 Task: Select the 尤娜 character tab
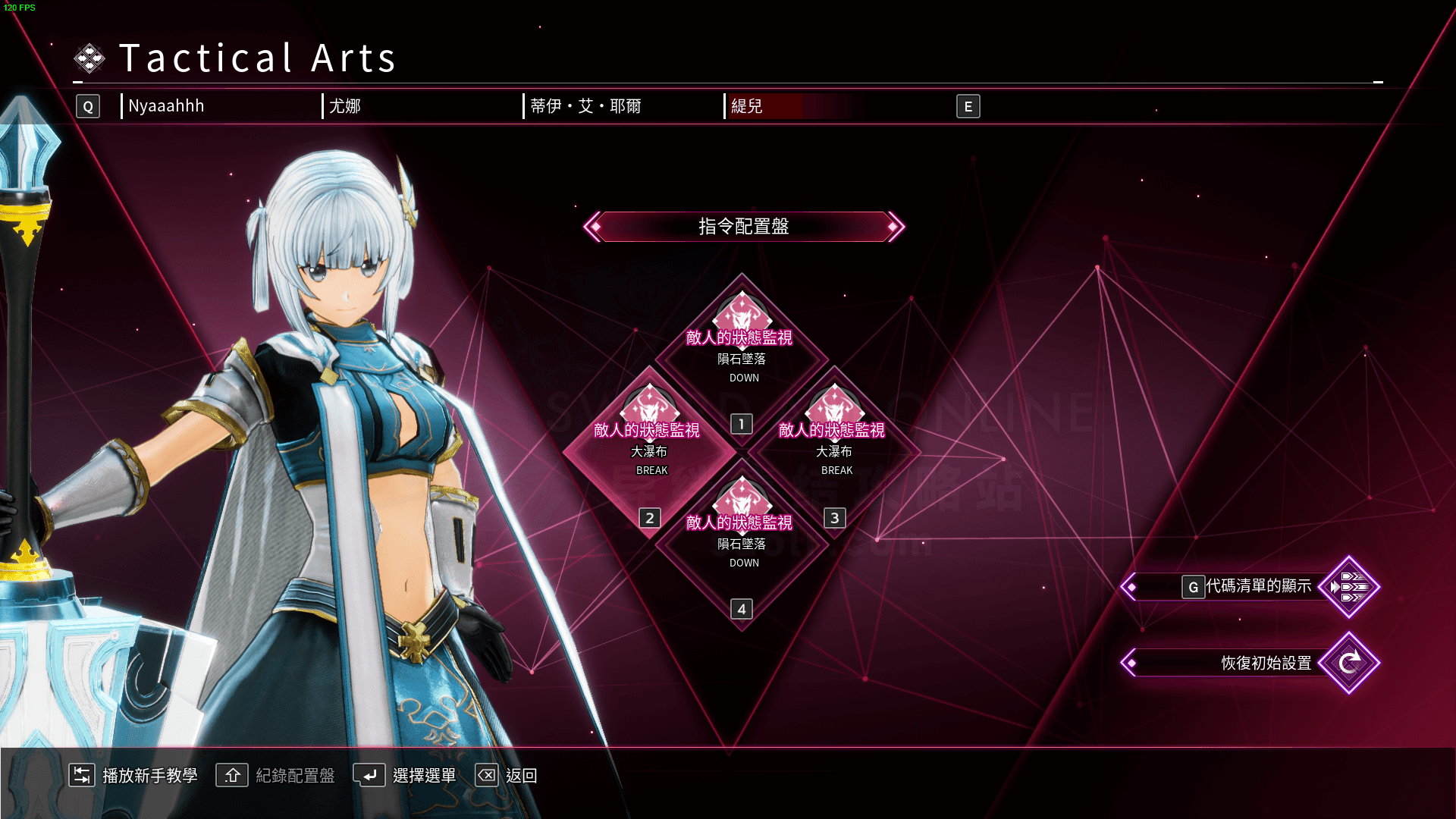[x=345, y=106]
